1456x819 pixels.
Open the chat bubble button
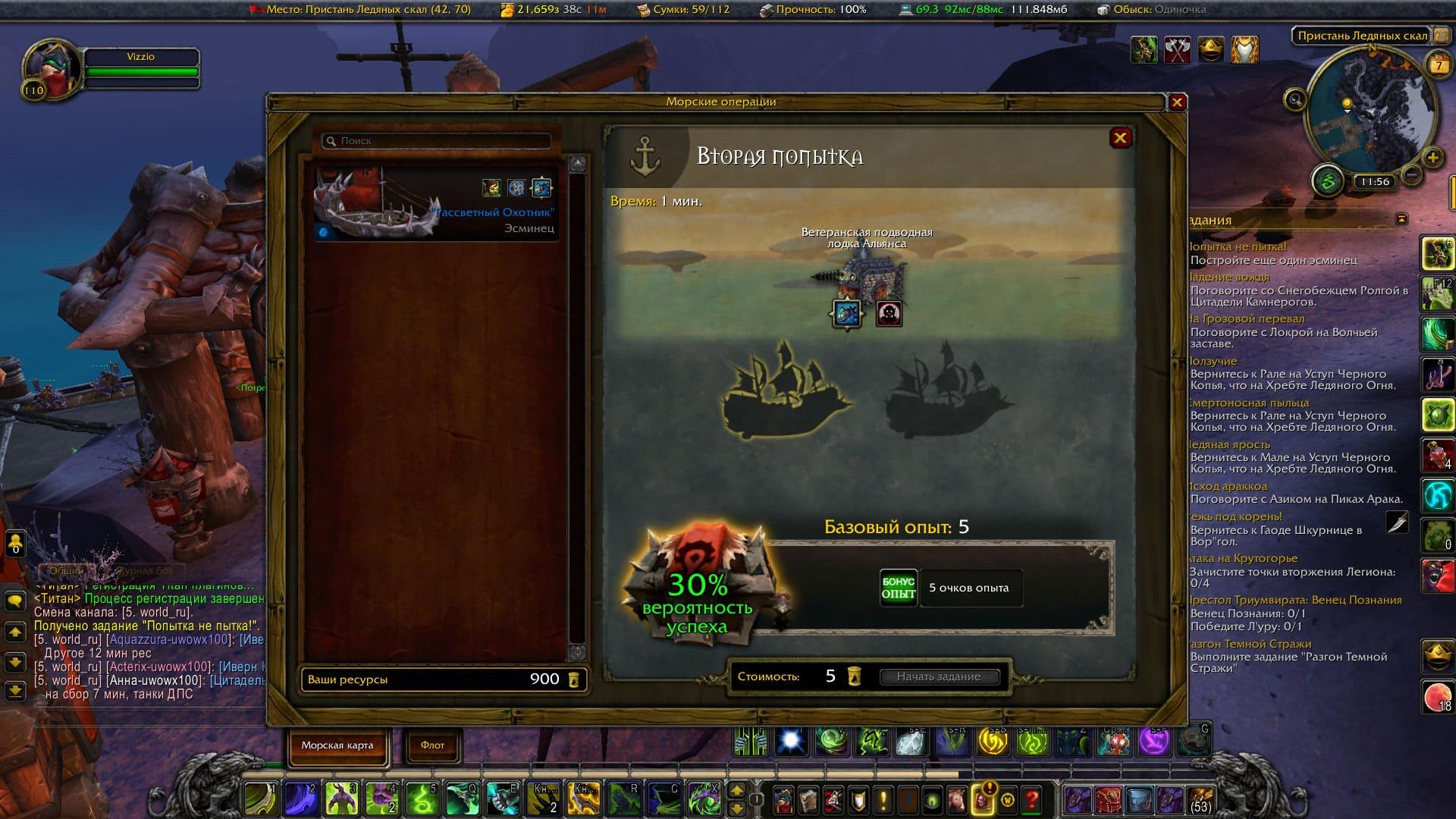tap(15, 601)
